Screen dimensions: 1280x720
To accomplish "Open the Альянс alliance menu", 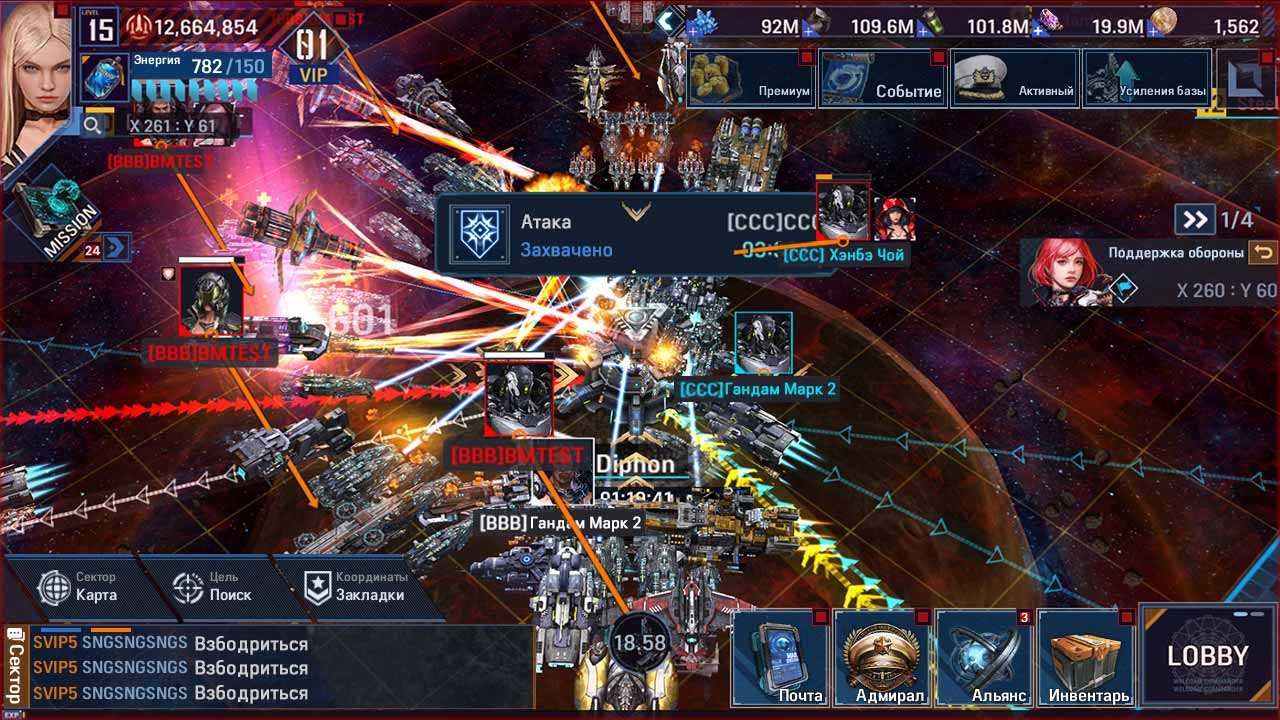I will tap(984, 658).
